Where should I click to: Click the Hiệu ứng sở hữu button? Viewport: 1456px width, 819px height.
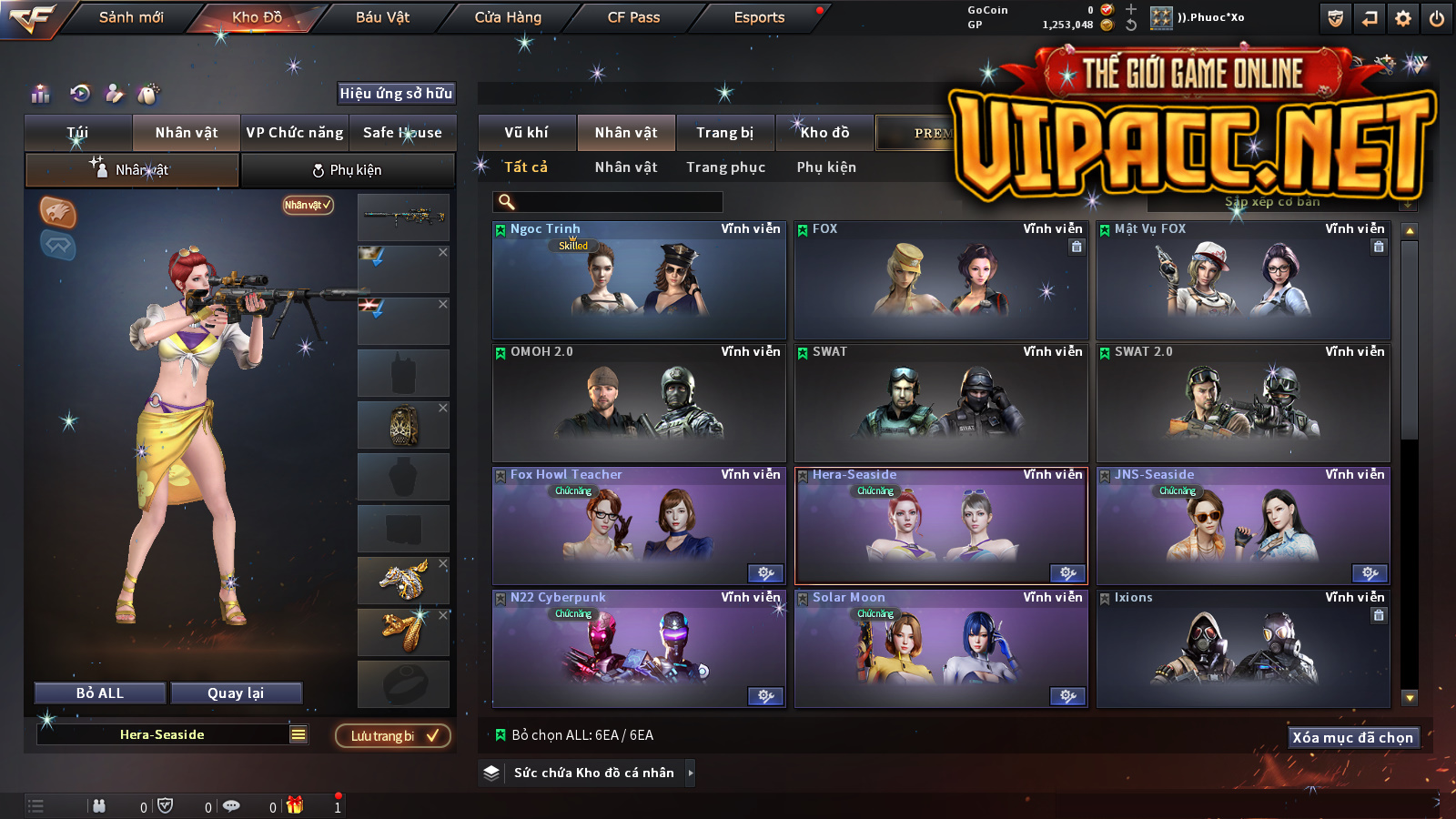[x=396, y=93]
